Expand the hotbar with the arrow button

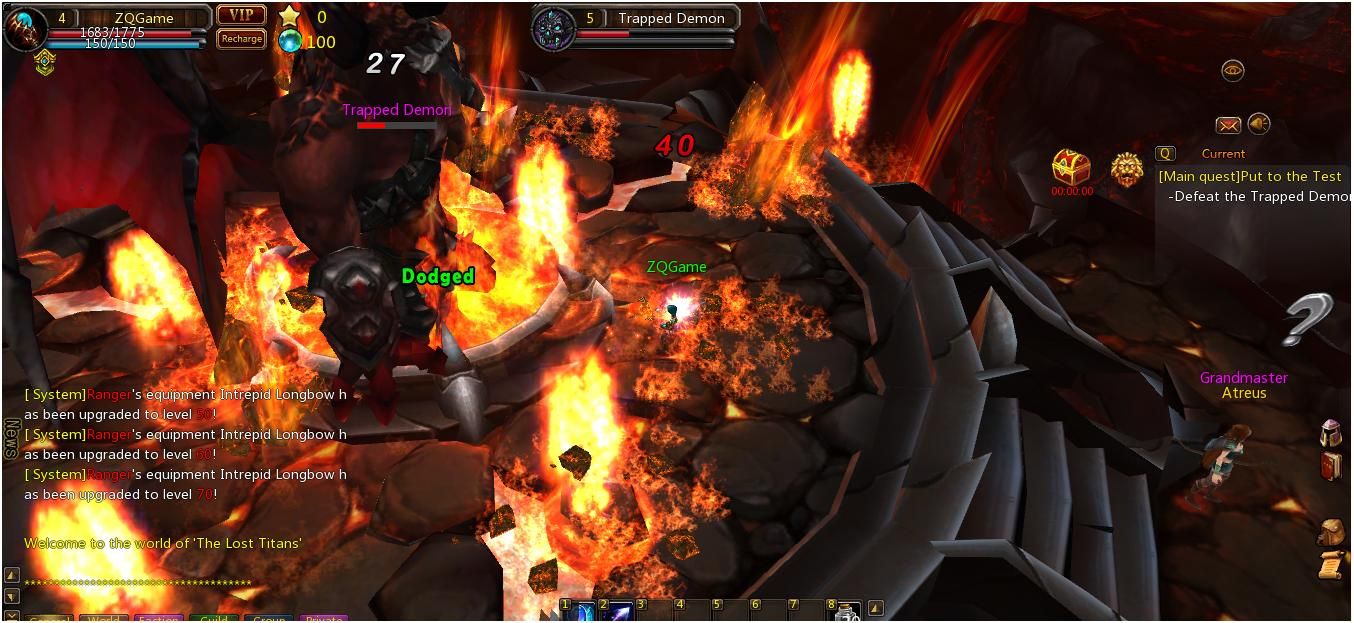tap(875, 607)
